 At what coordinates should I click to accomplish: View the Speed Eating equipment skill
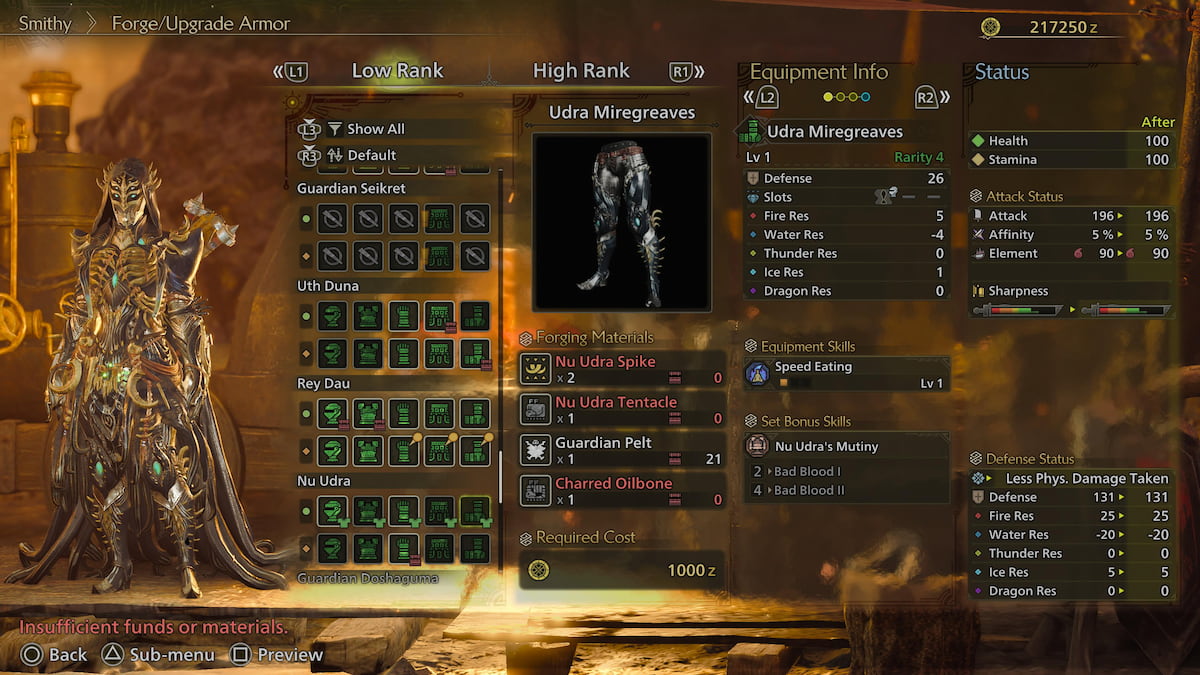tap(846, 374)
